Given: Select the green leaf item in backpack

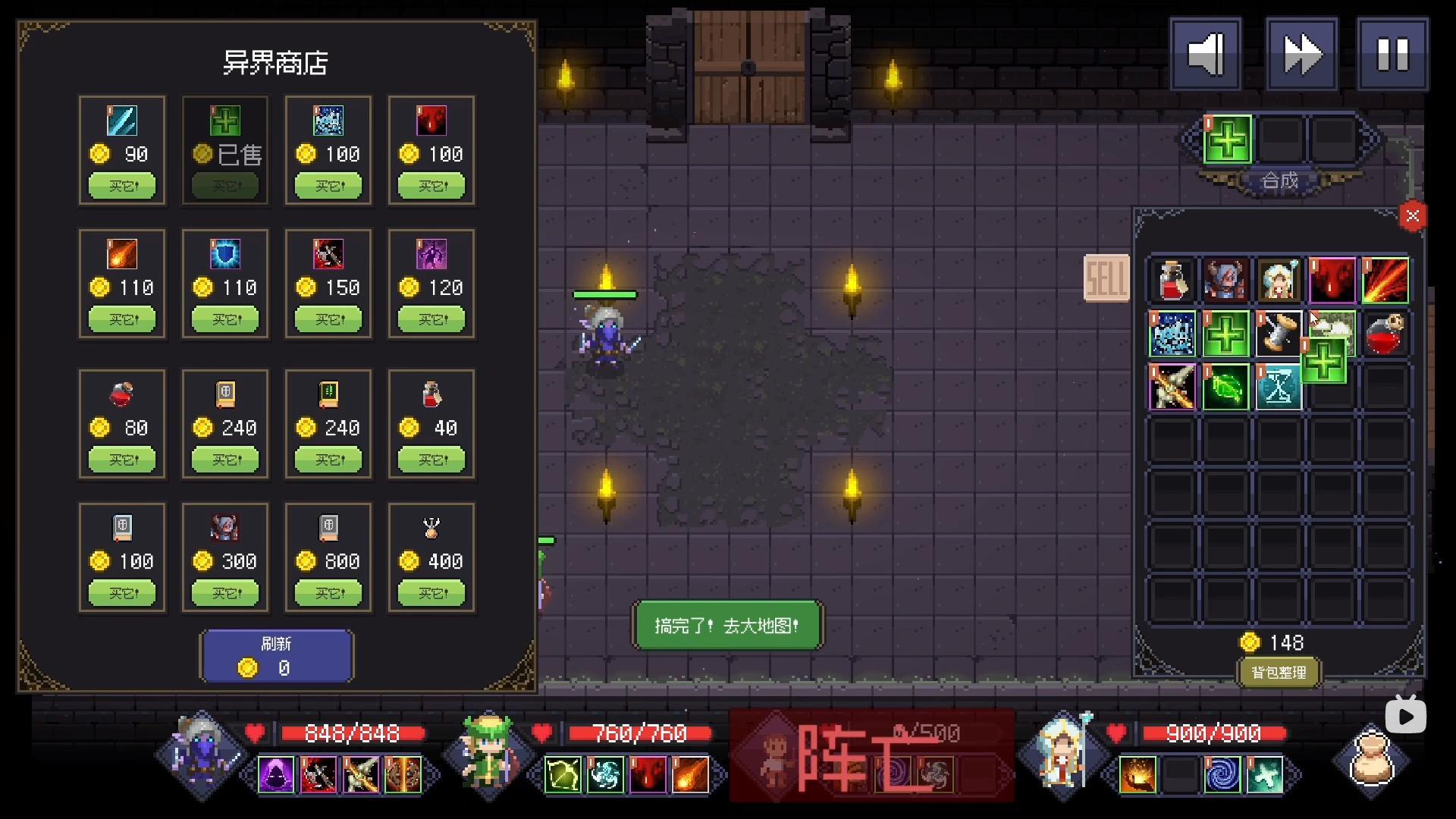Looking at the screenshot, I should 1225,388.
